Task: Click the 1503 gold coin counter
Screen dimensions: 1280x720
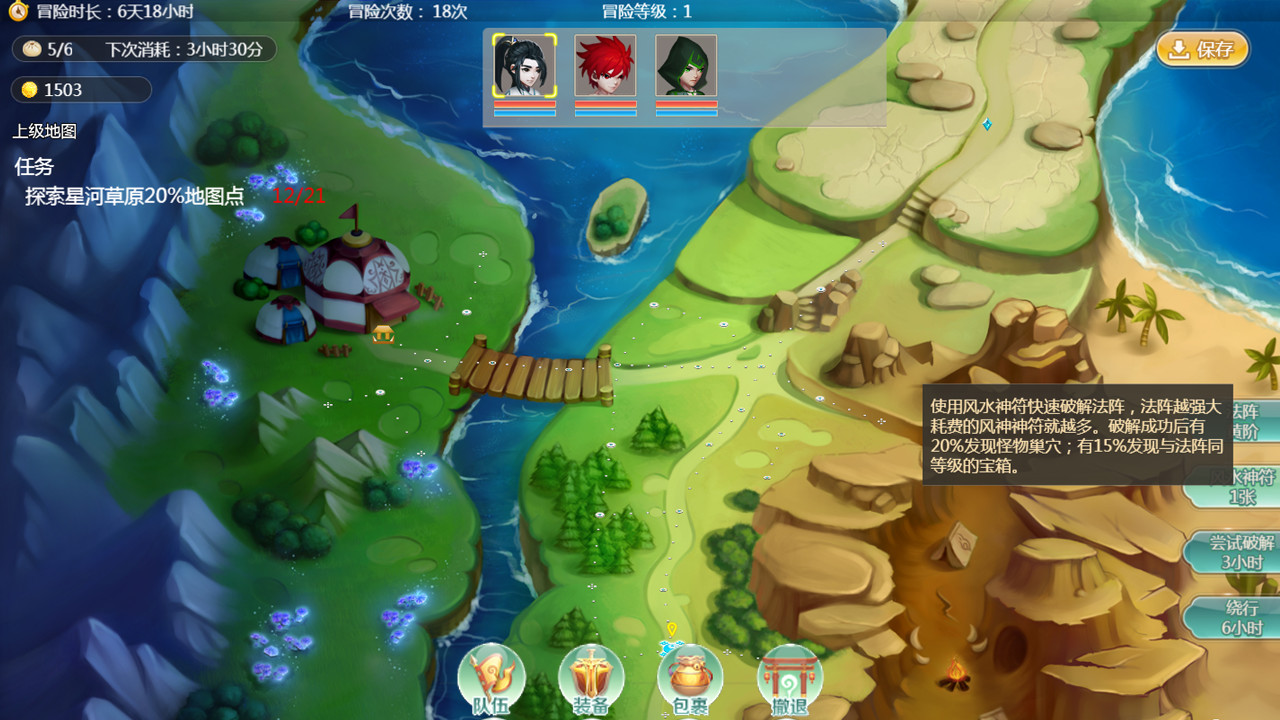Action: coord(62,90)
